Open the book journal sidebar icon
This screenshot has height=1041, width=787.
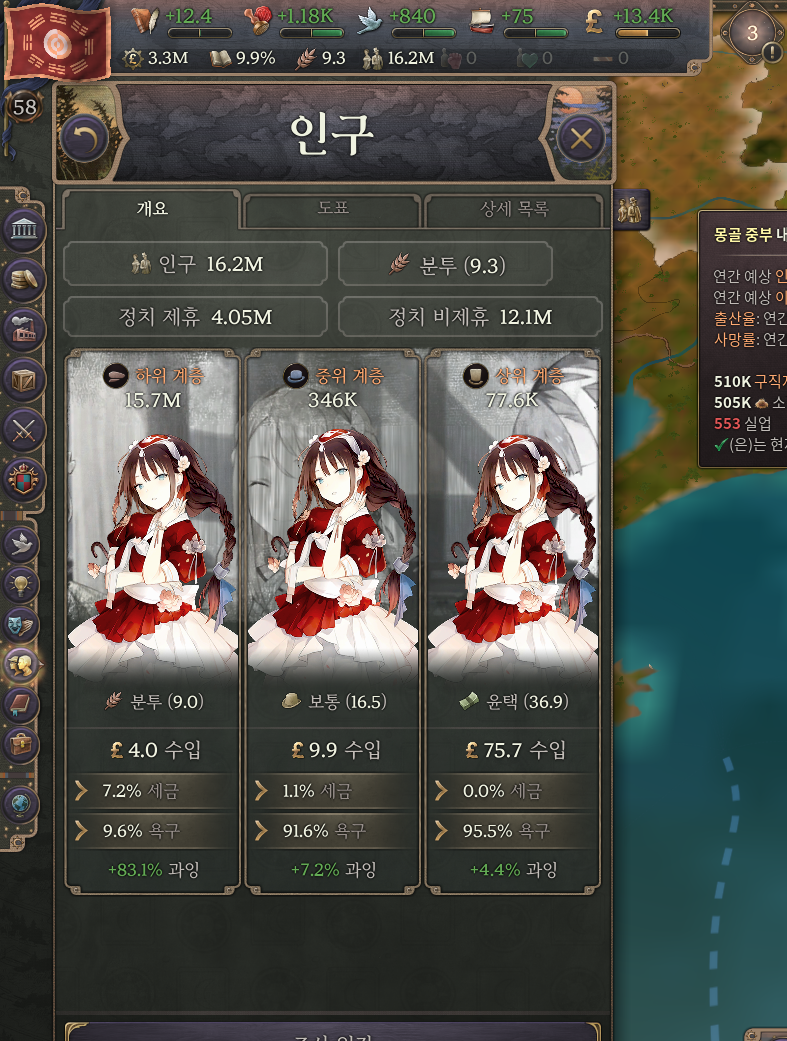[21, 704]
